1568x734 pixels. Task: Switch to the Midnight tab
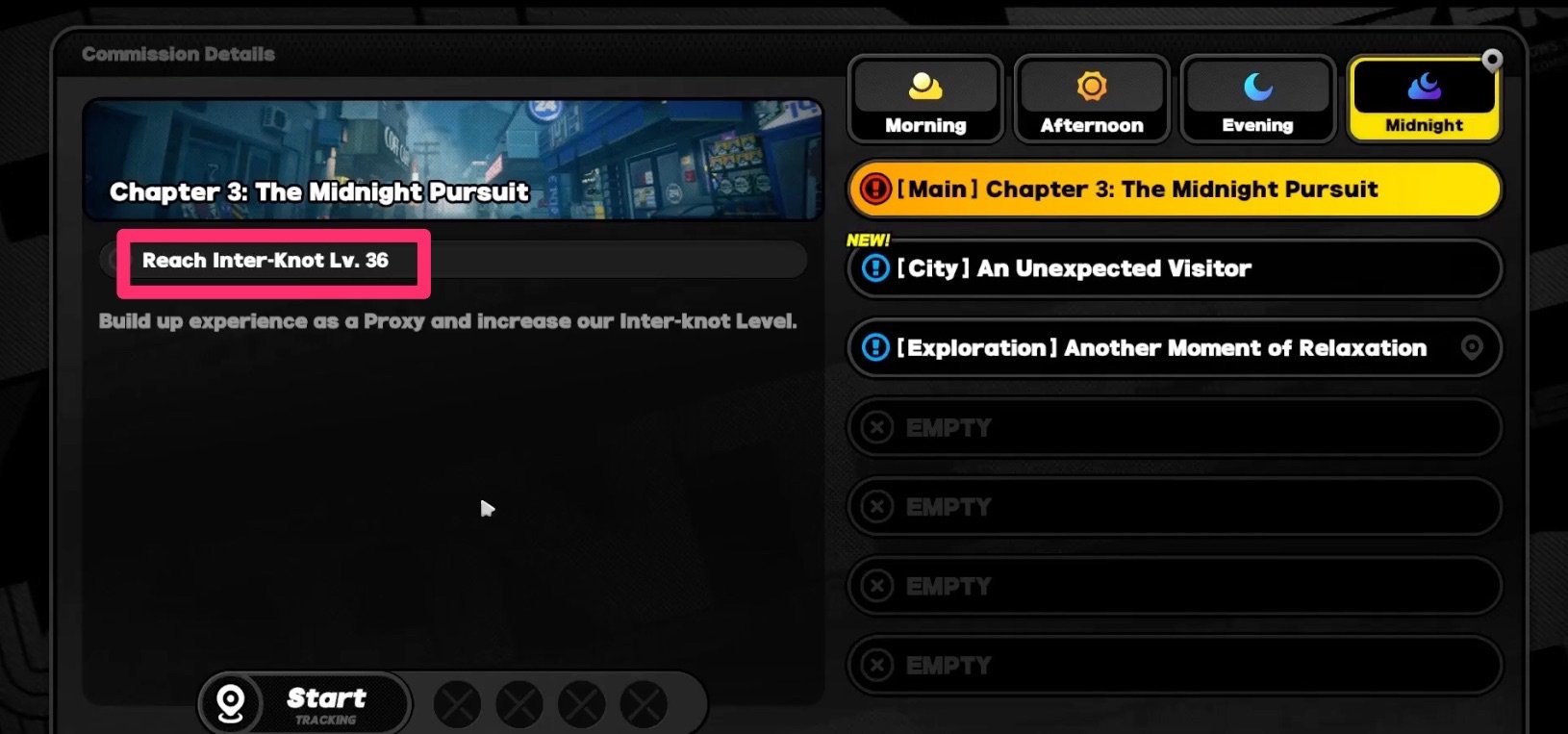(1423, 101)
